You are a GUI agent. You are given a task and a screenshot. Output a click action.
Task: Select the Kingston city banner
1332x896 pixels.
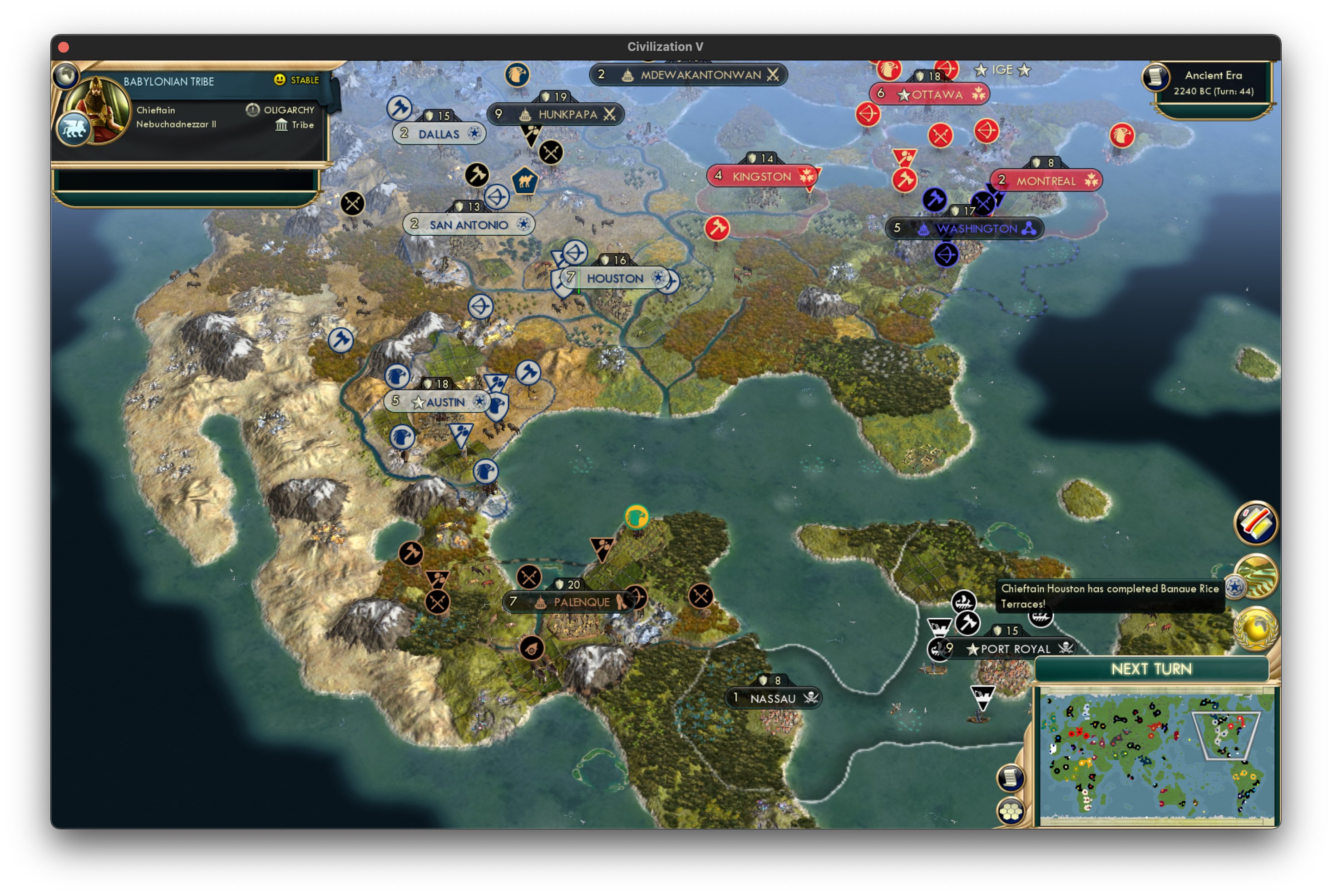click(762, 177)
